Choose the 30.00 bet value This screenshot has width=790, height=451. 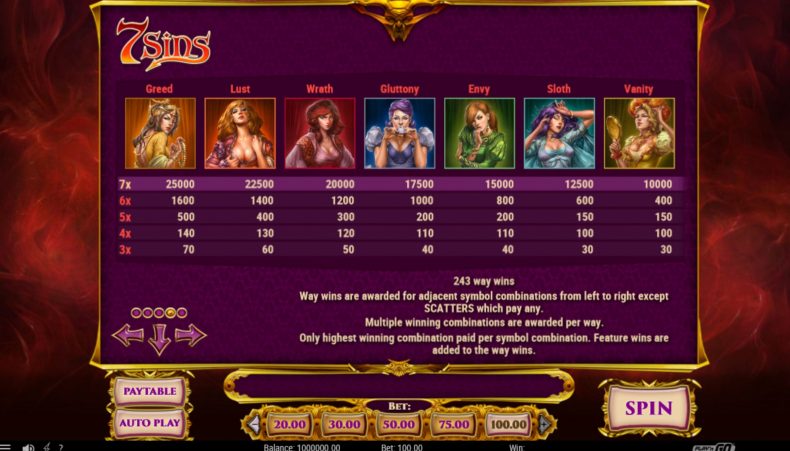point(344,424)
